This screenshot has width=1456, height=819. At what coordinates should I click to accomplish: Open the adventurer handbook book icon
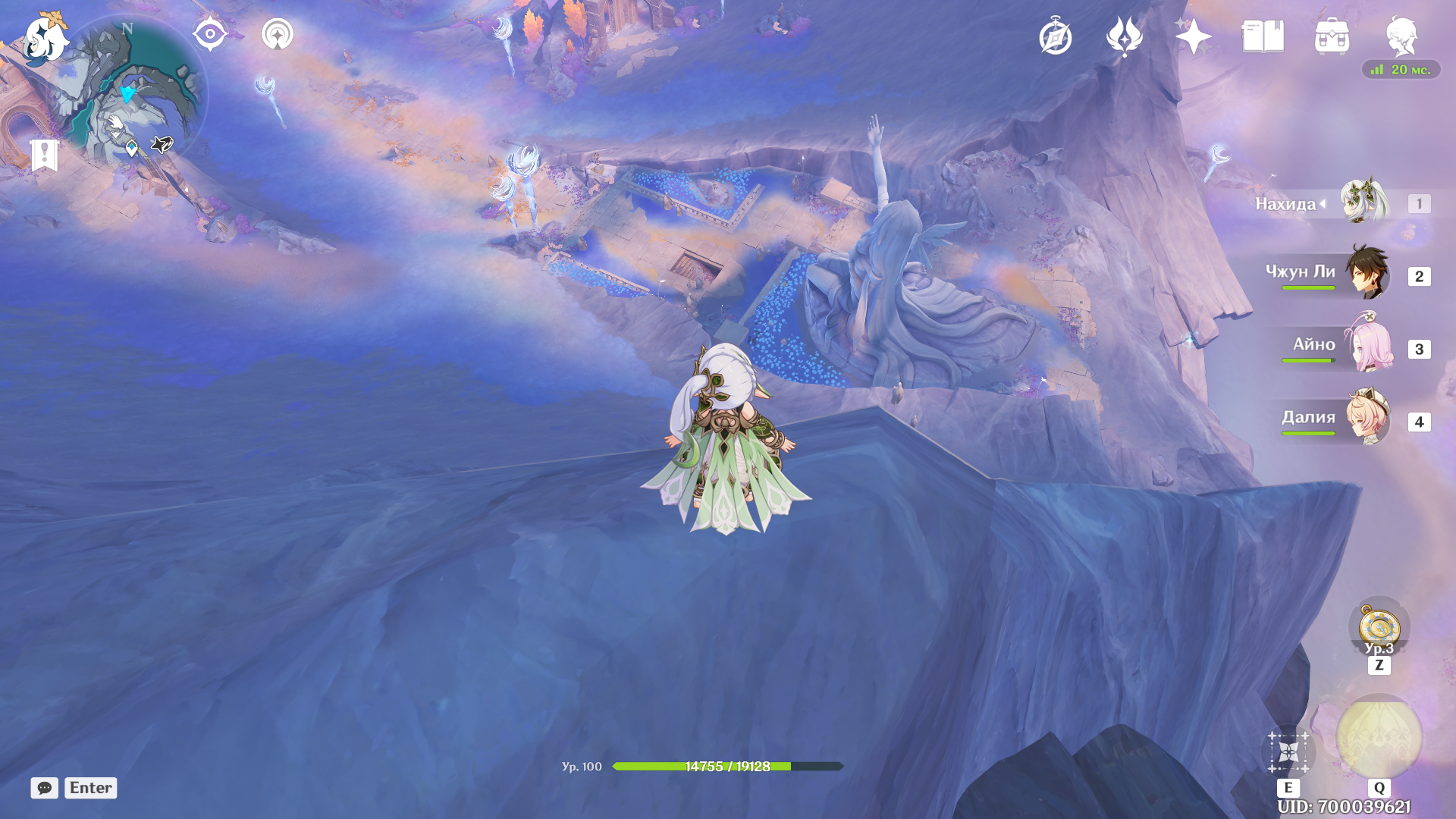click(x=1263, y=36)
